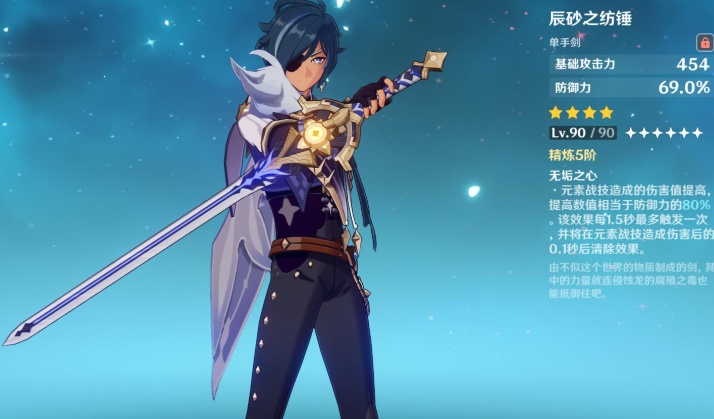Toggle the red weapon lock icon
The image size is (714, 419).
(704, 42)
